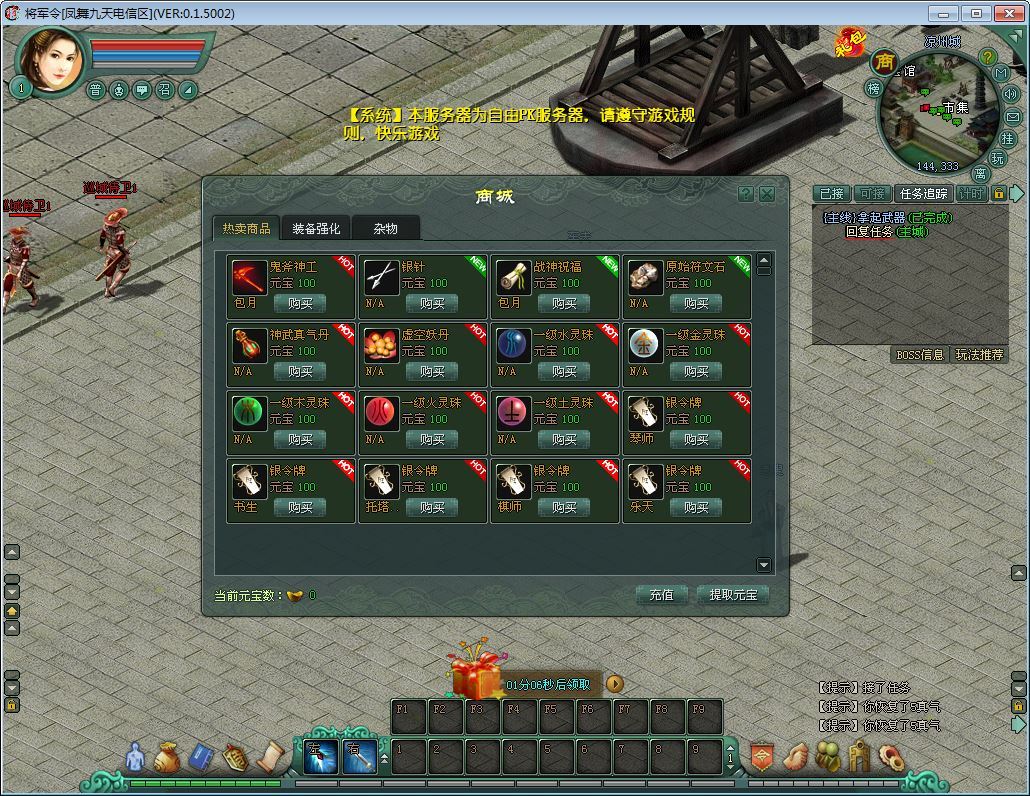Image resolution: width=1030 pixels, height=796 pixels.
Task: Select the 热卖商品 tab
Action: coord(246,229)
